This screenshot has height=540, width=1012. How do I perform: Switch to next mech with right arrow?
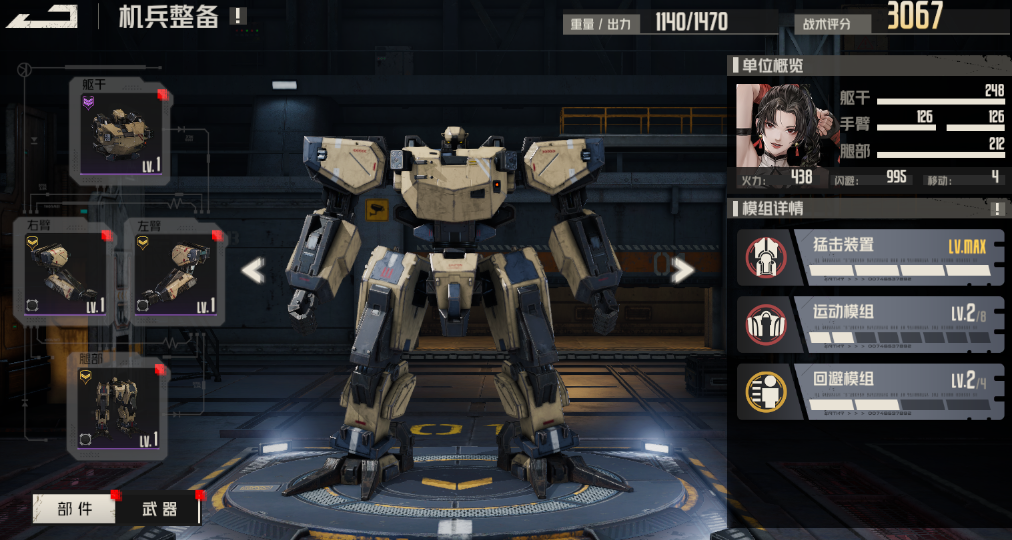tap(682, 270)
